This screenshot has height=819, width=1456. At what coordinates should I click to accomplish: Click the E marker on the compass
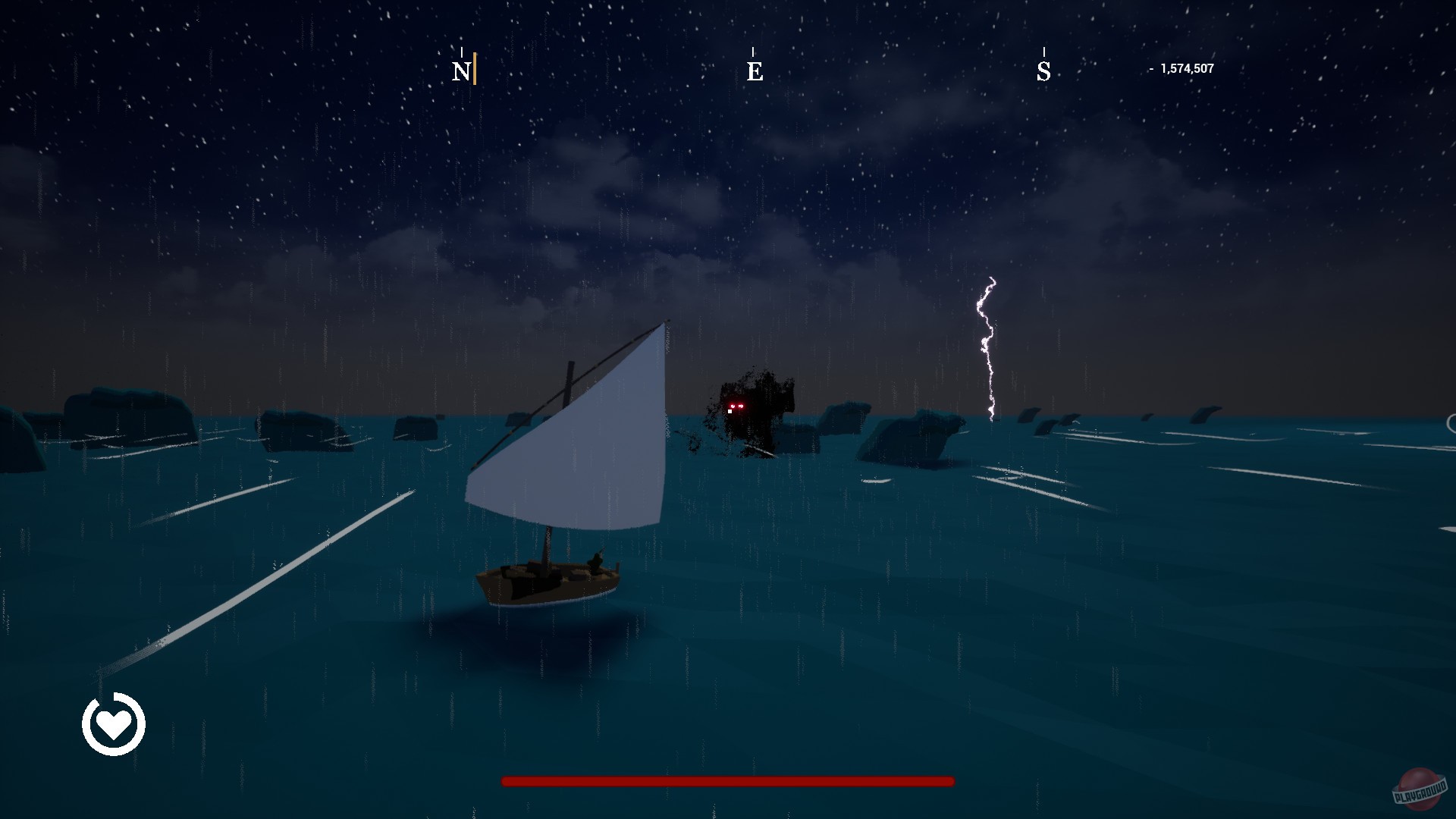point(755,72)
